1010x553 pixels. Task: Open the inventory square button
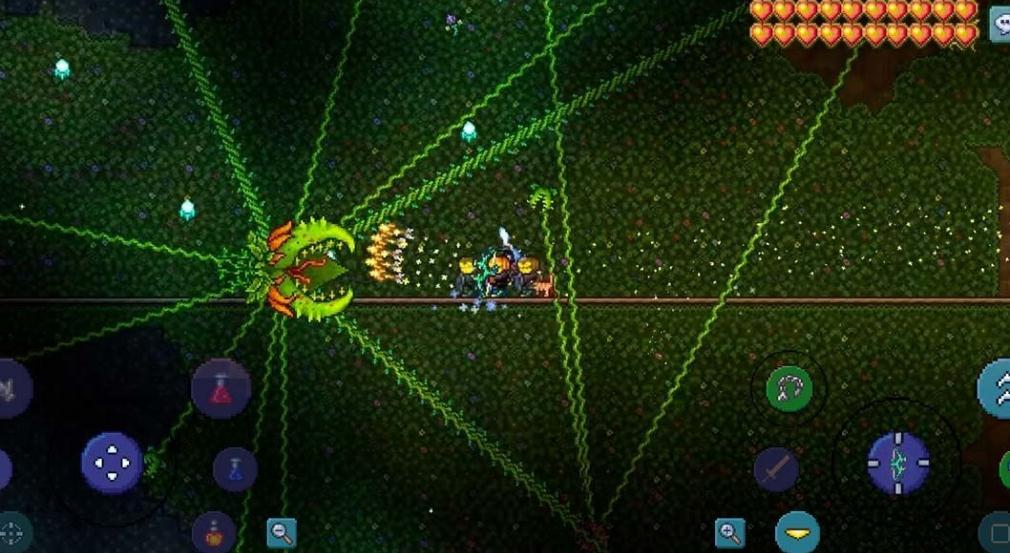pos(997,531)
